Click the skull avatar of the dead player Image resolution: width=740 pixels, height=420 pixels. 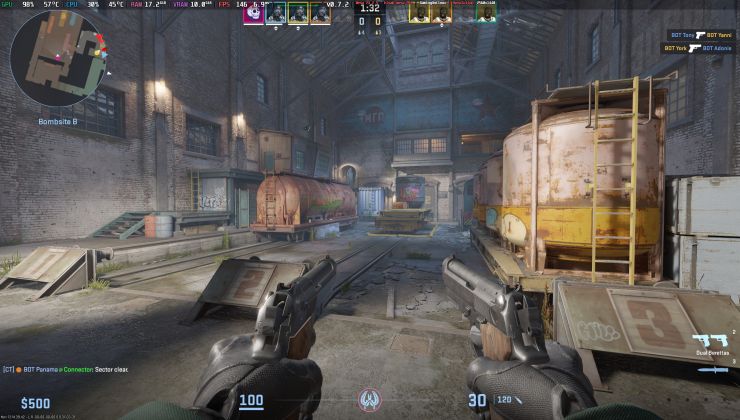click(254, 13)
